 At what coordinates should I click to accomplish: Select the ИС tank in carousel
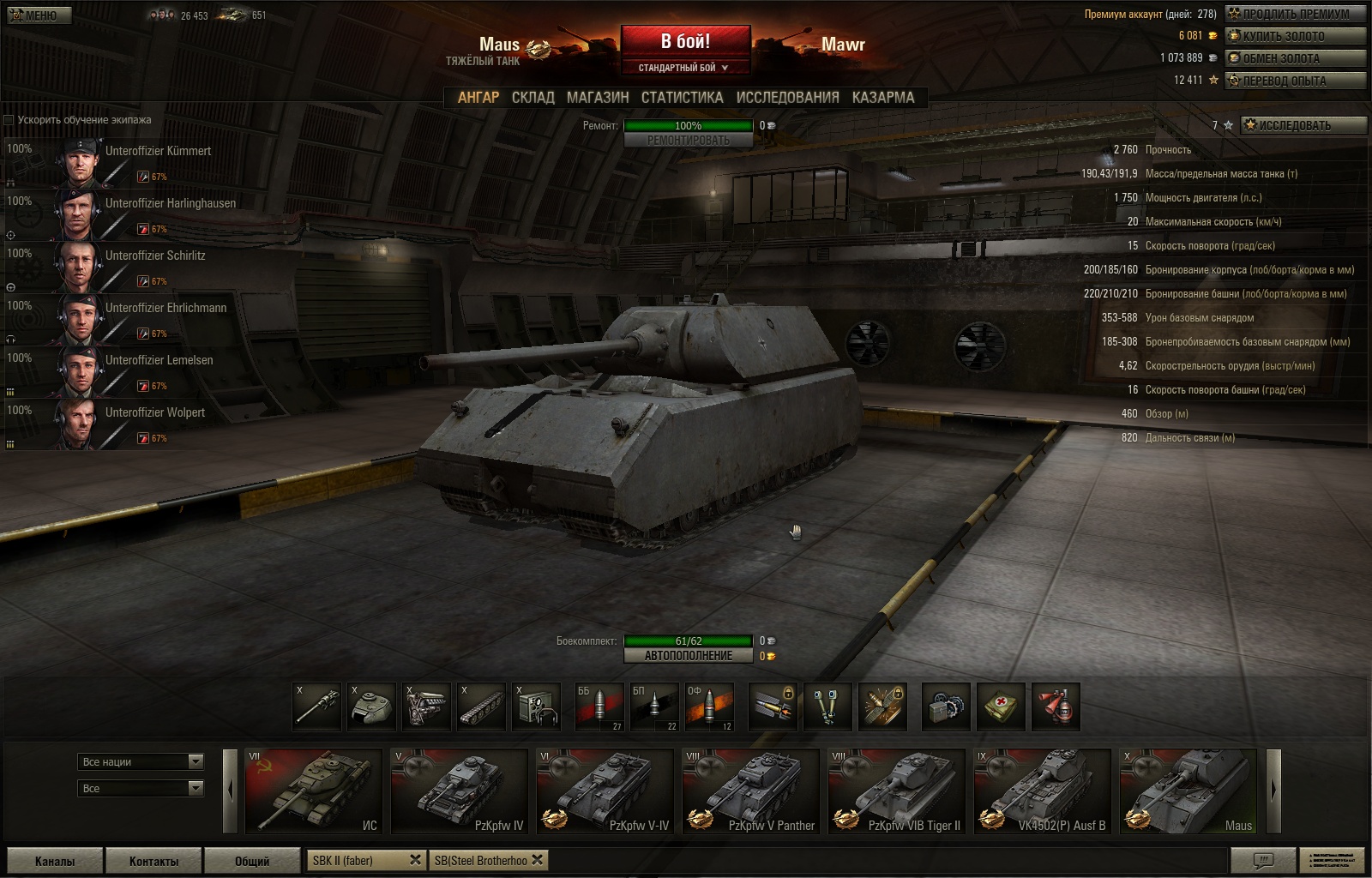pyautogui.click(x=313, y=791)
